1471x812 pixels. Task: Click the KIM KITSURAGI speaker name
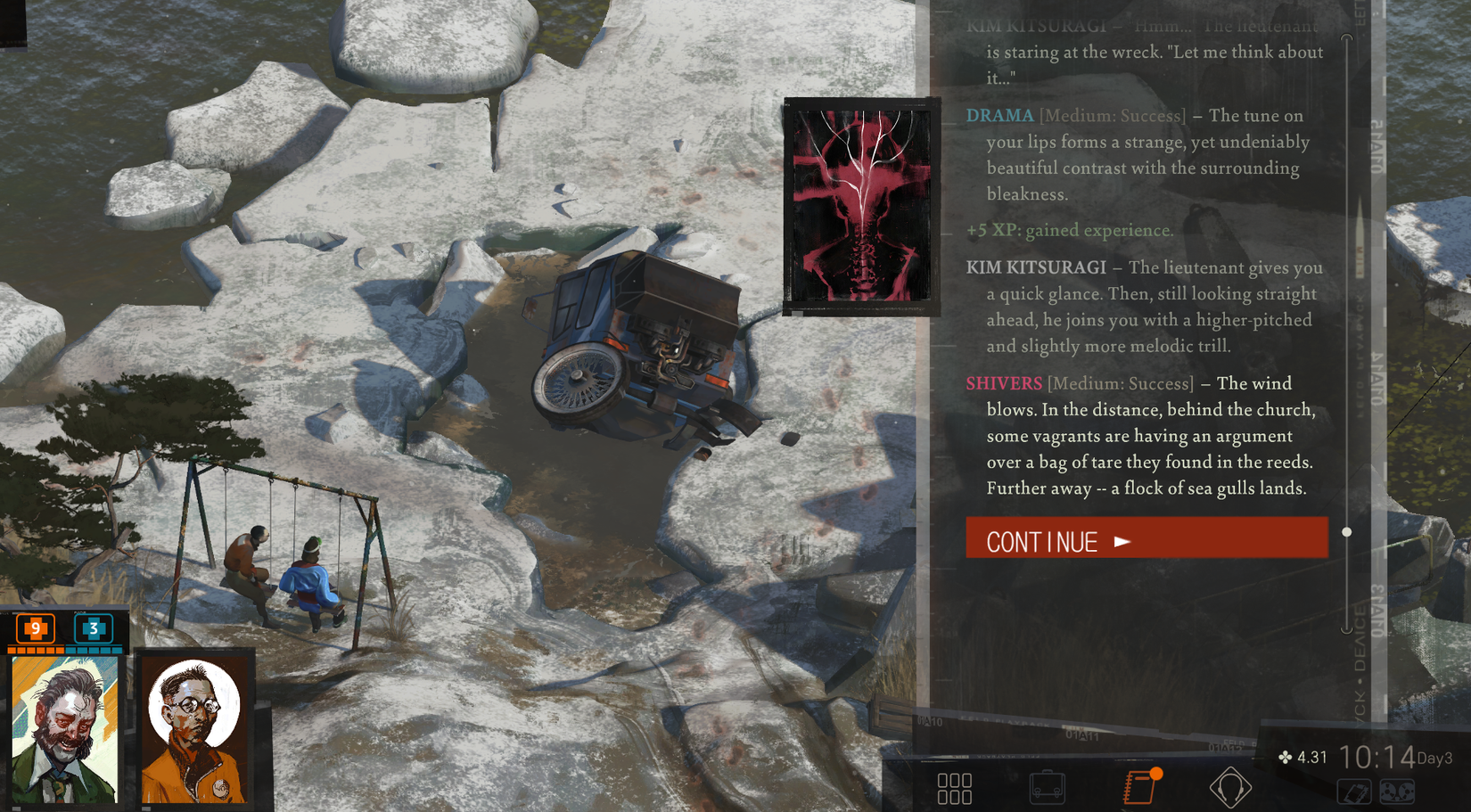pyautogui.click(x=1036, y=267)
